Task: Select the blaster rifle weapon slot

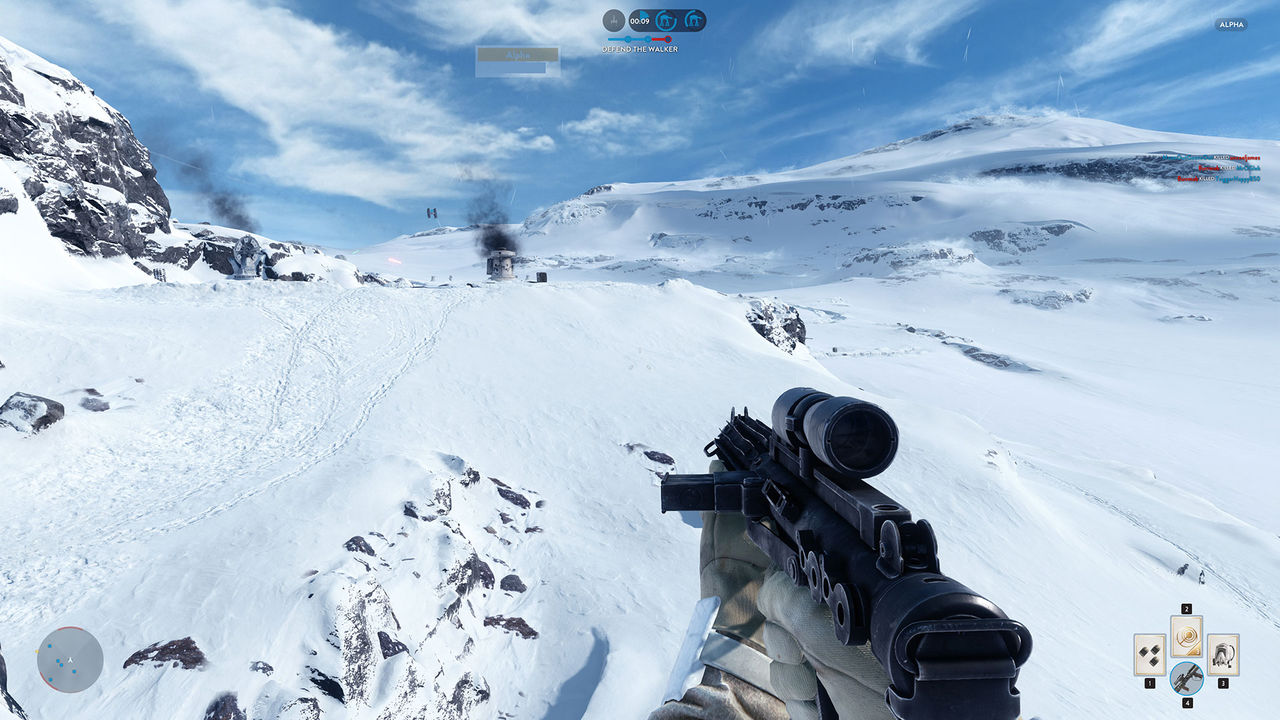Action: pyautogui.click(x=1186, y=678)
